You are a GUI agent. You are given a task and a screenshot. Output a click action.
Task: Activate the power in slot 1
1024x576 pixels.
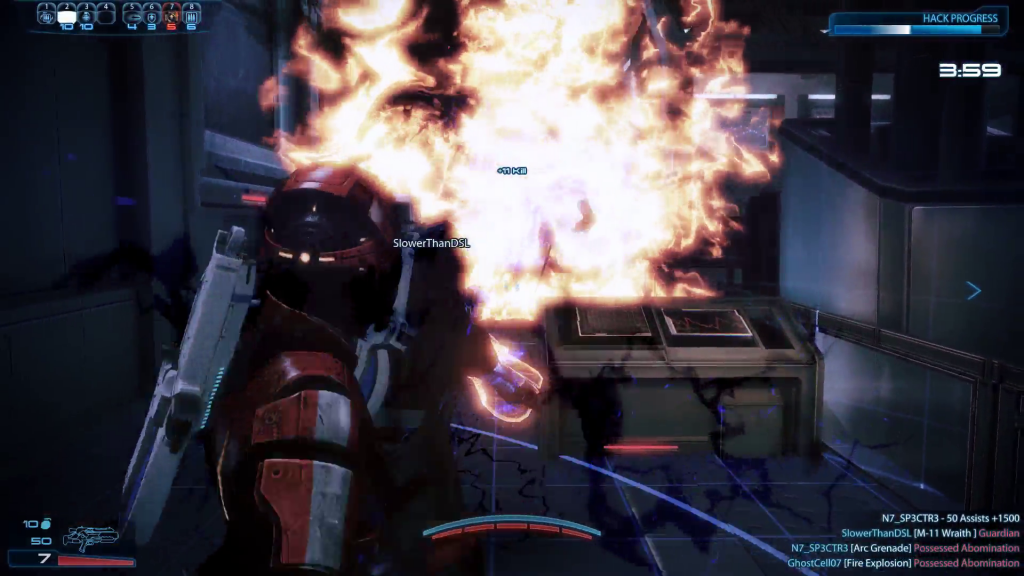47,16
